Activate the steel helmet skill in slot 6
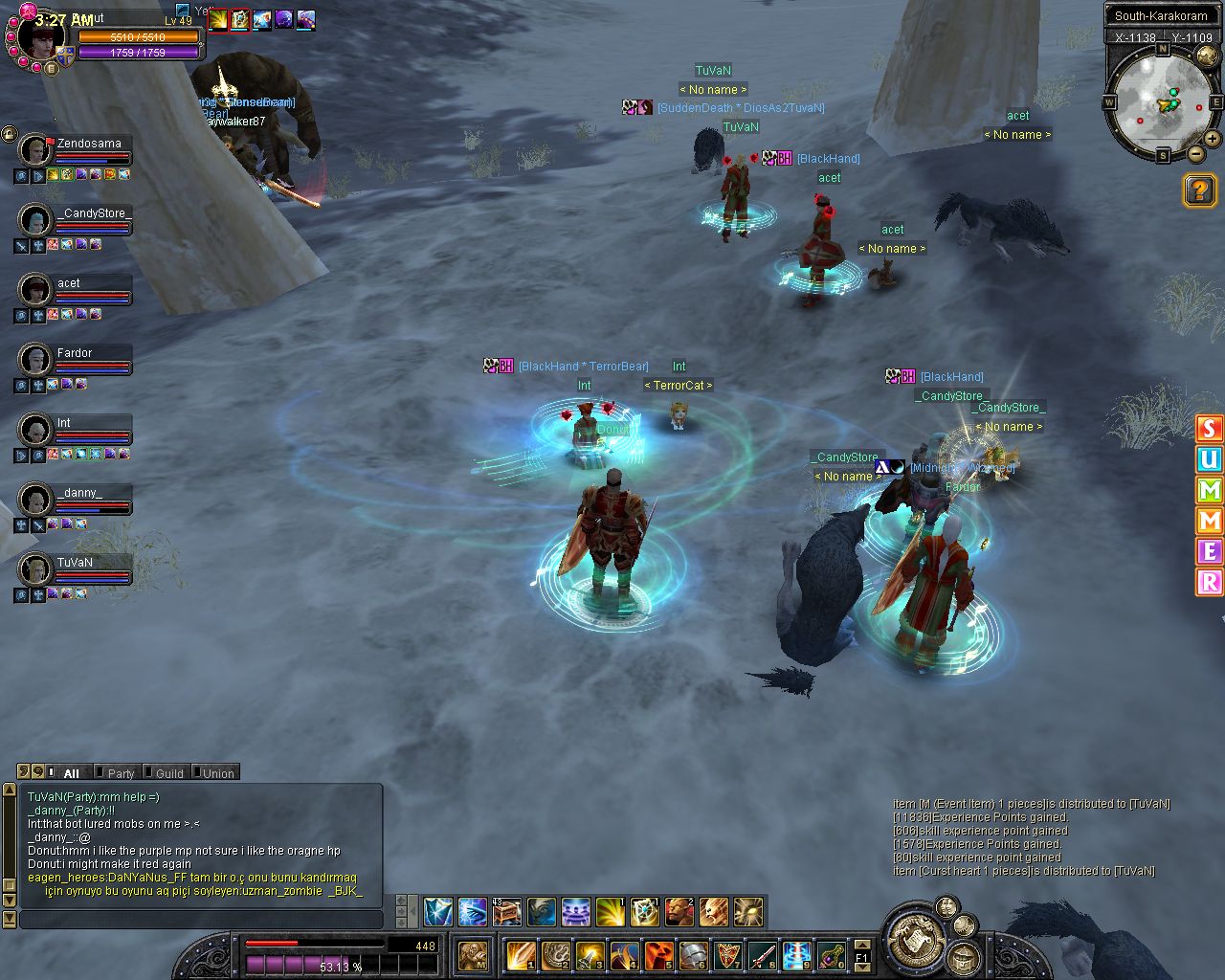 click(693, 954)
